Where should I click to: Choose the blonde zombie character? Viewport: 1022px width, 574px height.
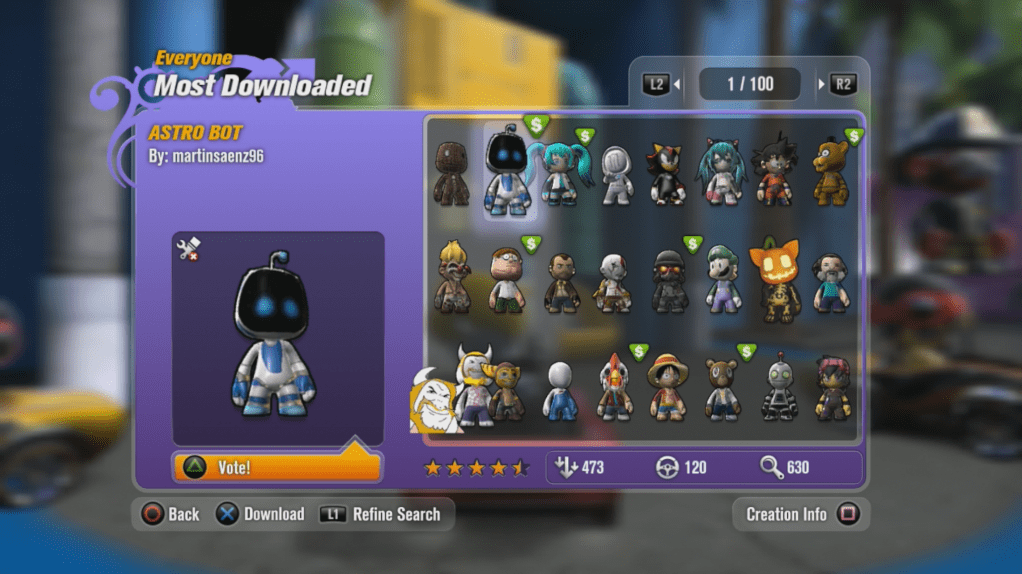click(x=453, y=280)
